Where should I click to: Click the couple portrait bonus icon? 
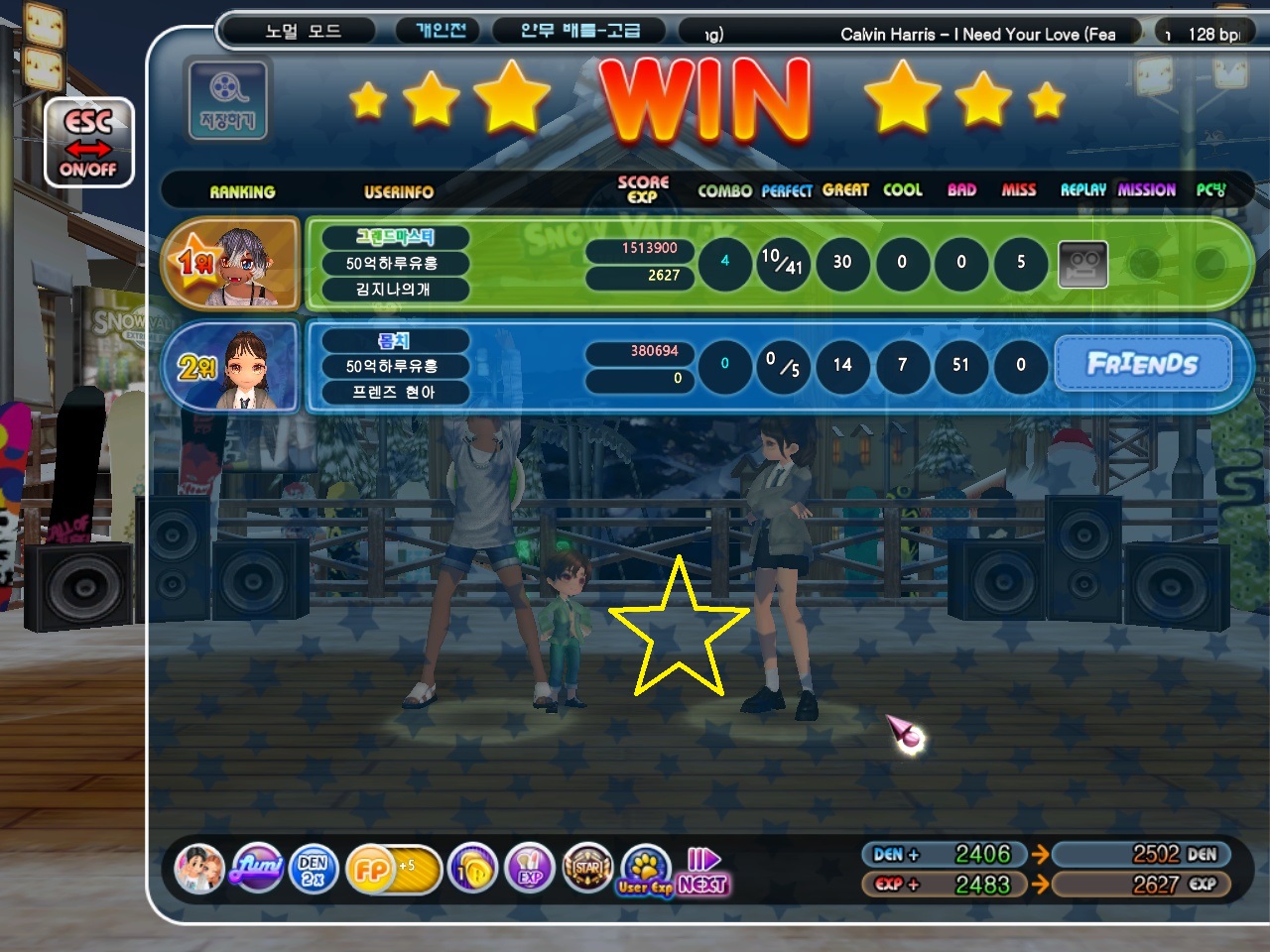click(x=199, y=869)
